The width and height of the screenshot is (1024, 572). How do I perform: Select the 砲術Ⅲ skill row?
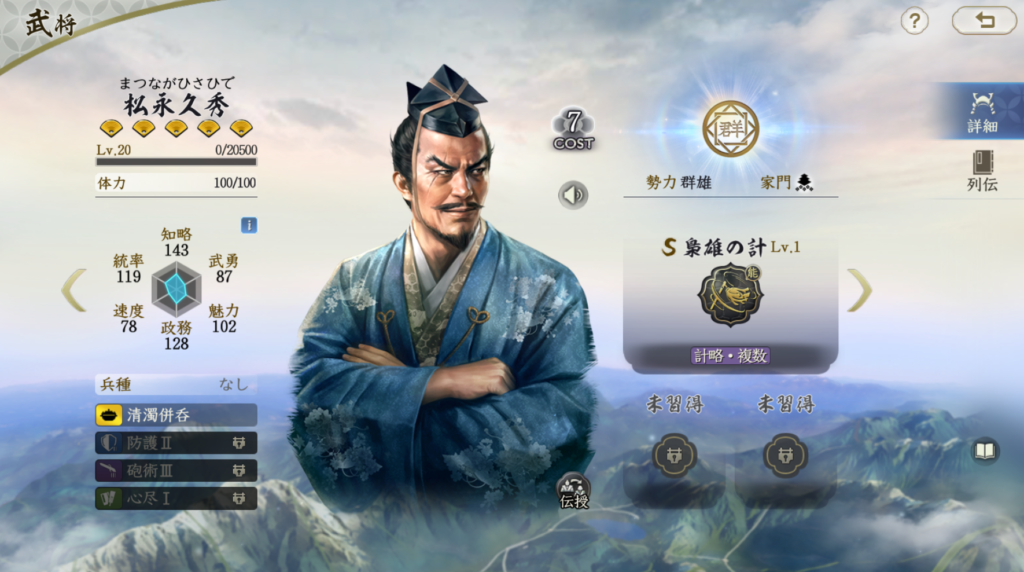tap(176, 470)
